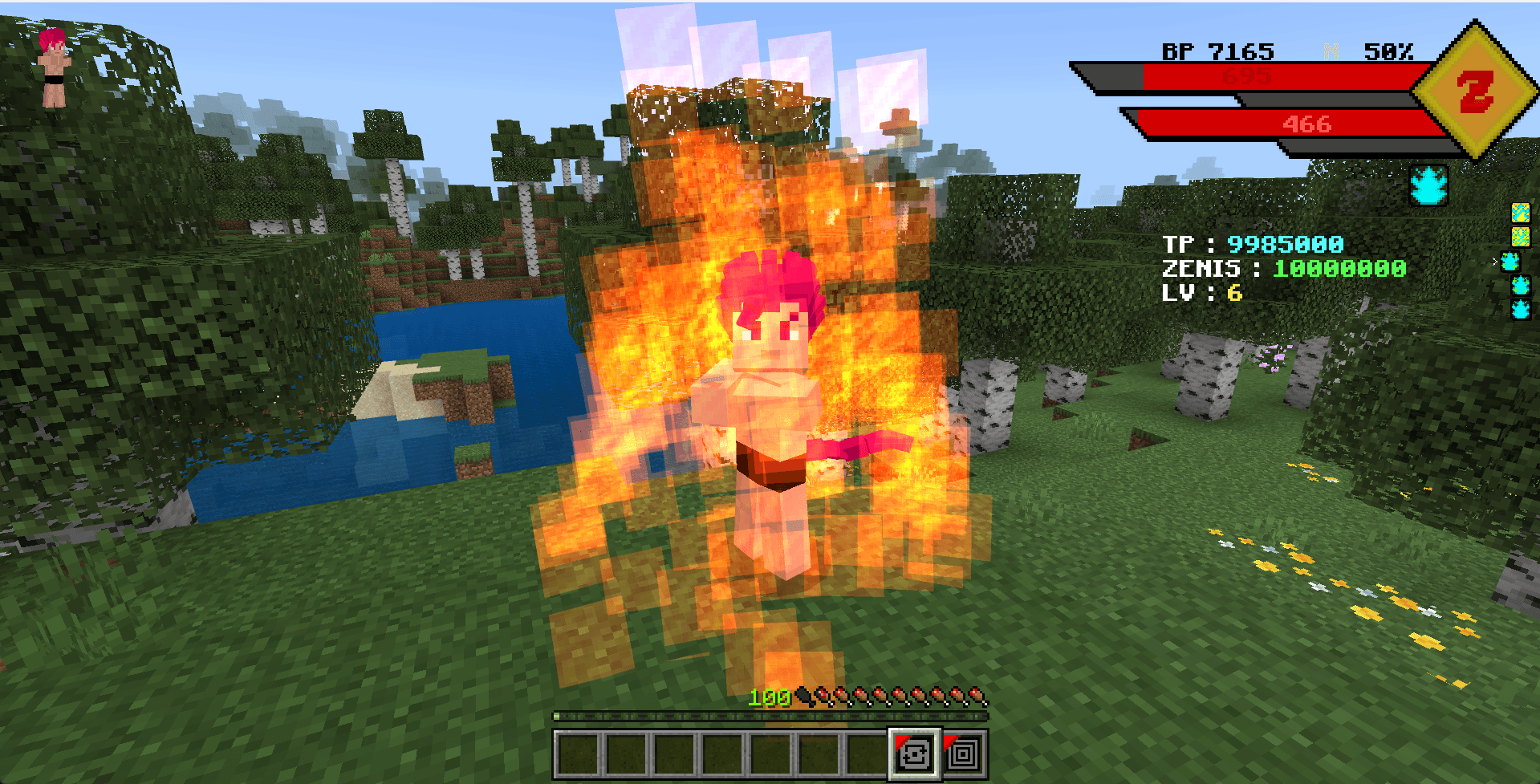The height and width of the screenshot is (784, 1540).
Task: Select the fourth skill icon on the right edge
Action: point(1521,286)
